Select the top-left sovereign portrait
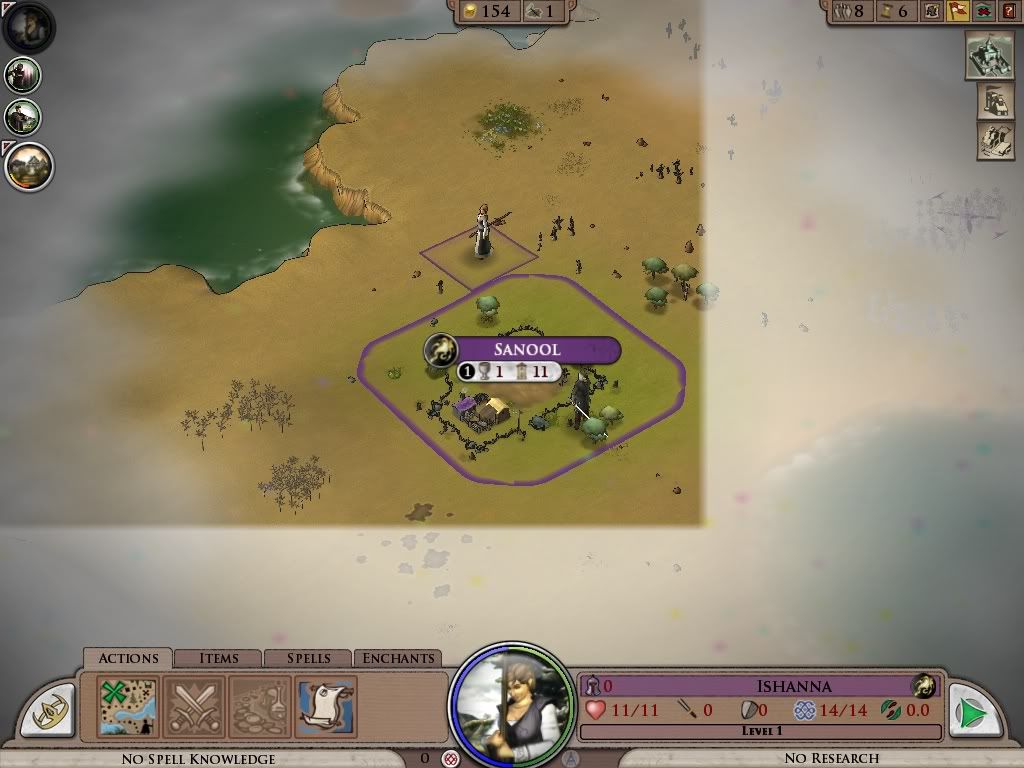 28,27
